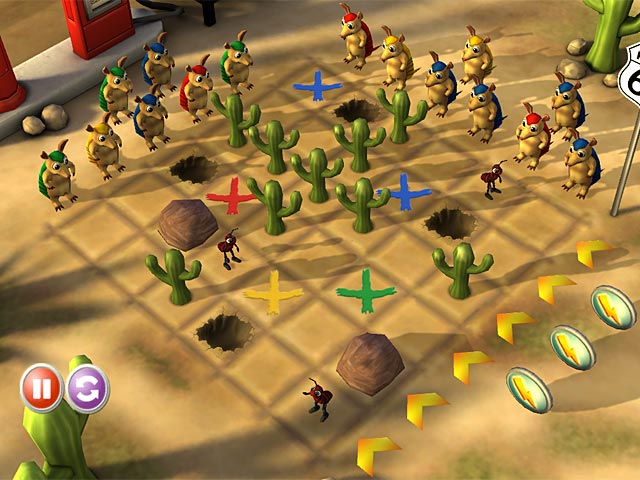Pause the game with the red button

tap(42, 388)
